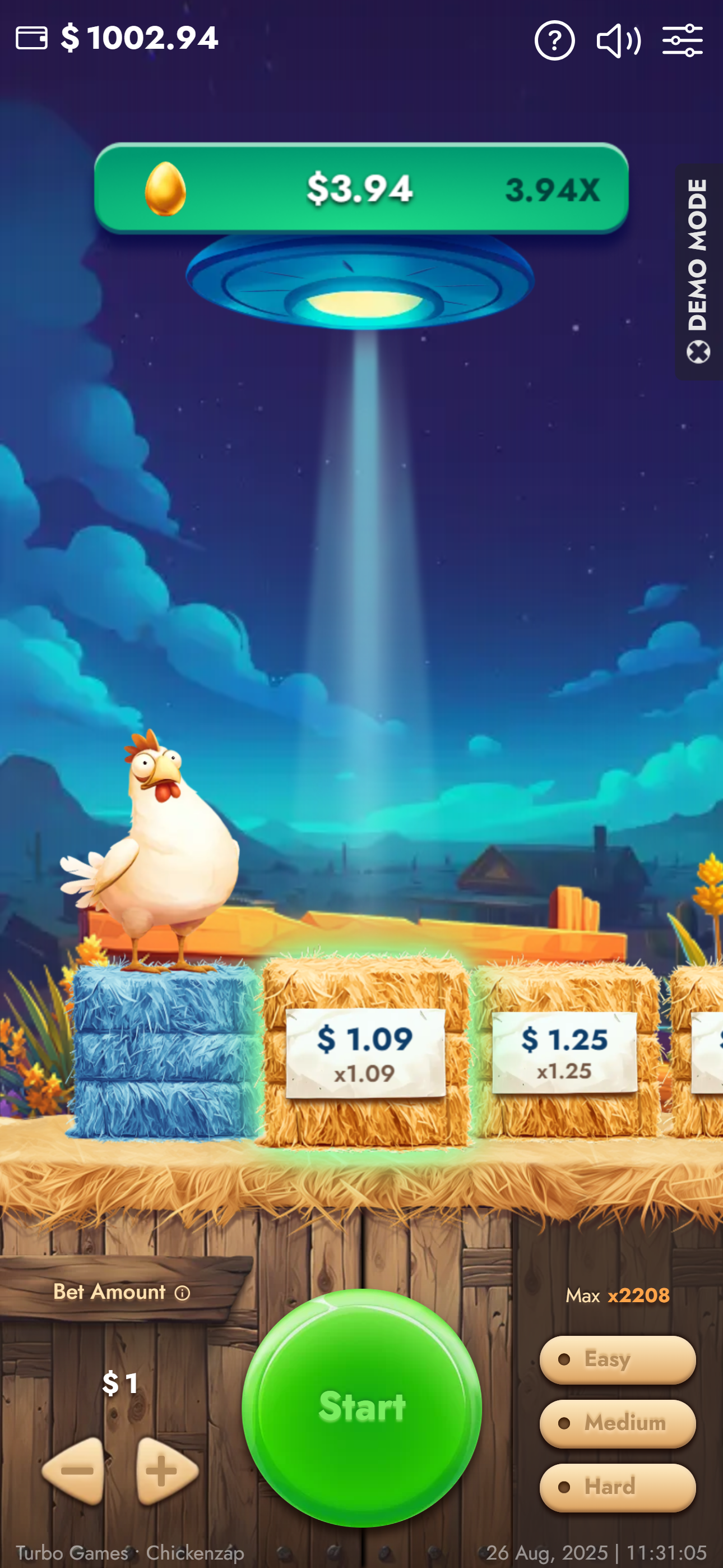Select the Easy difficulty mode

[617, 1359]
